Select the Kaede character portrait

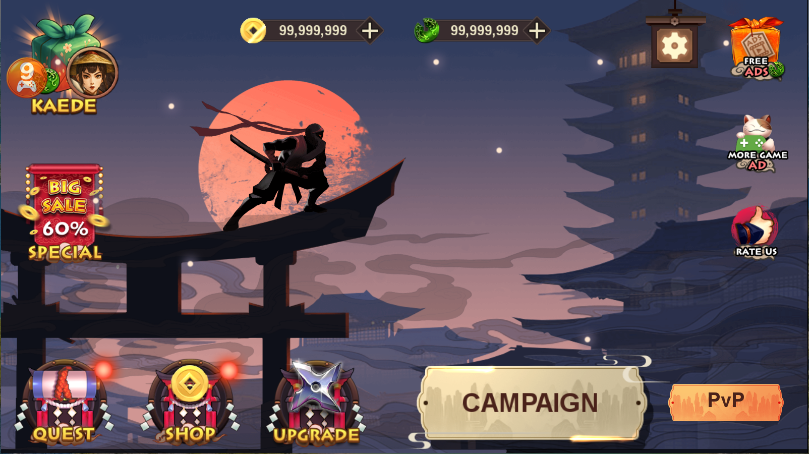point(92,72)
